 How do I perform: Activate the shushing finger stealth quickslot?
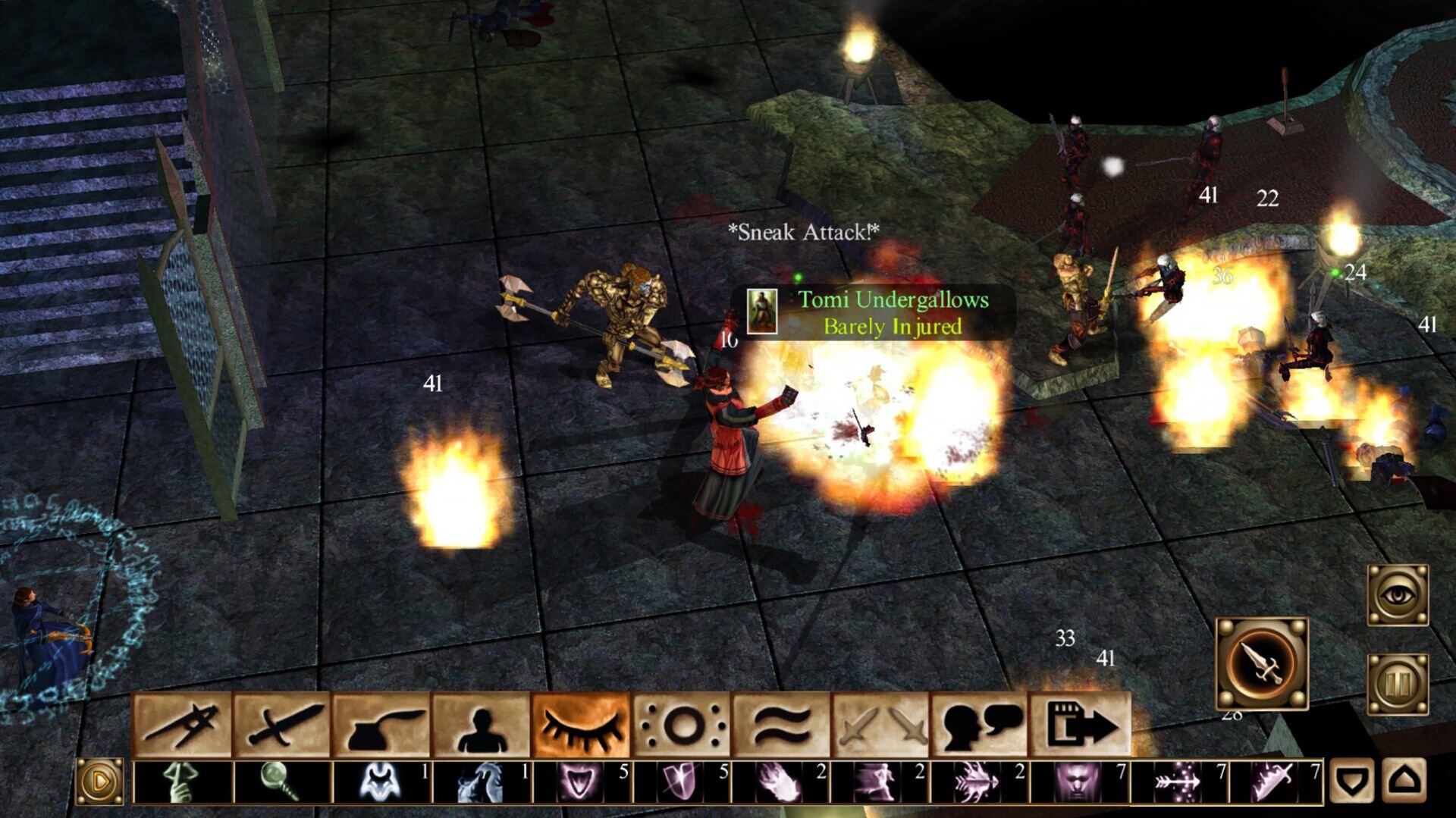182,782
